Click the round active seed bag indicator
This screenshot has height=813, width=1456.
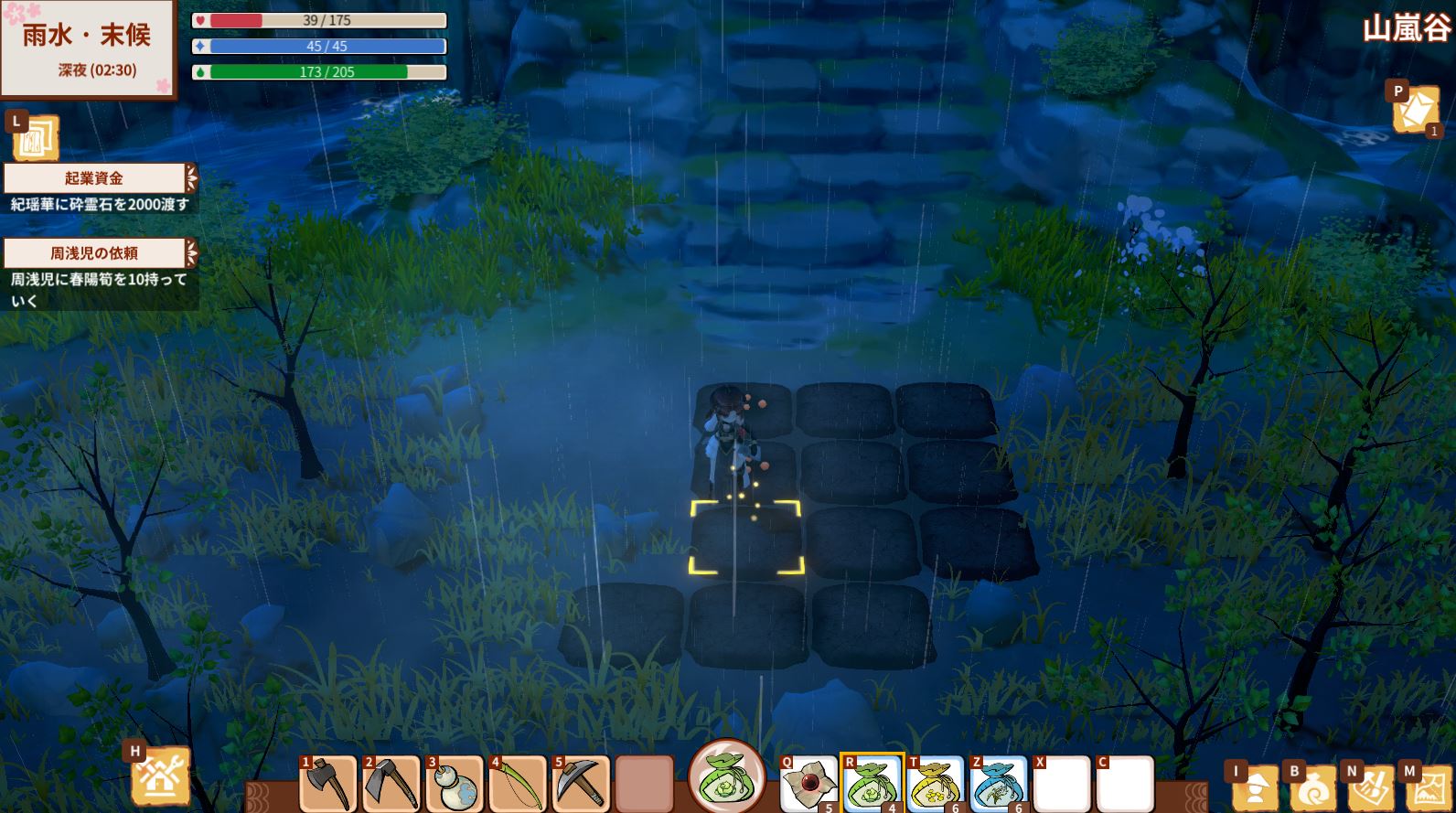click(x=727, y=777)
